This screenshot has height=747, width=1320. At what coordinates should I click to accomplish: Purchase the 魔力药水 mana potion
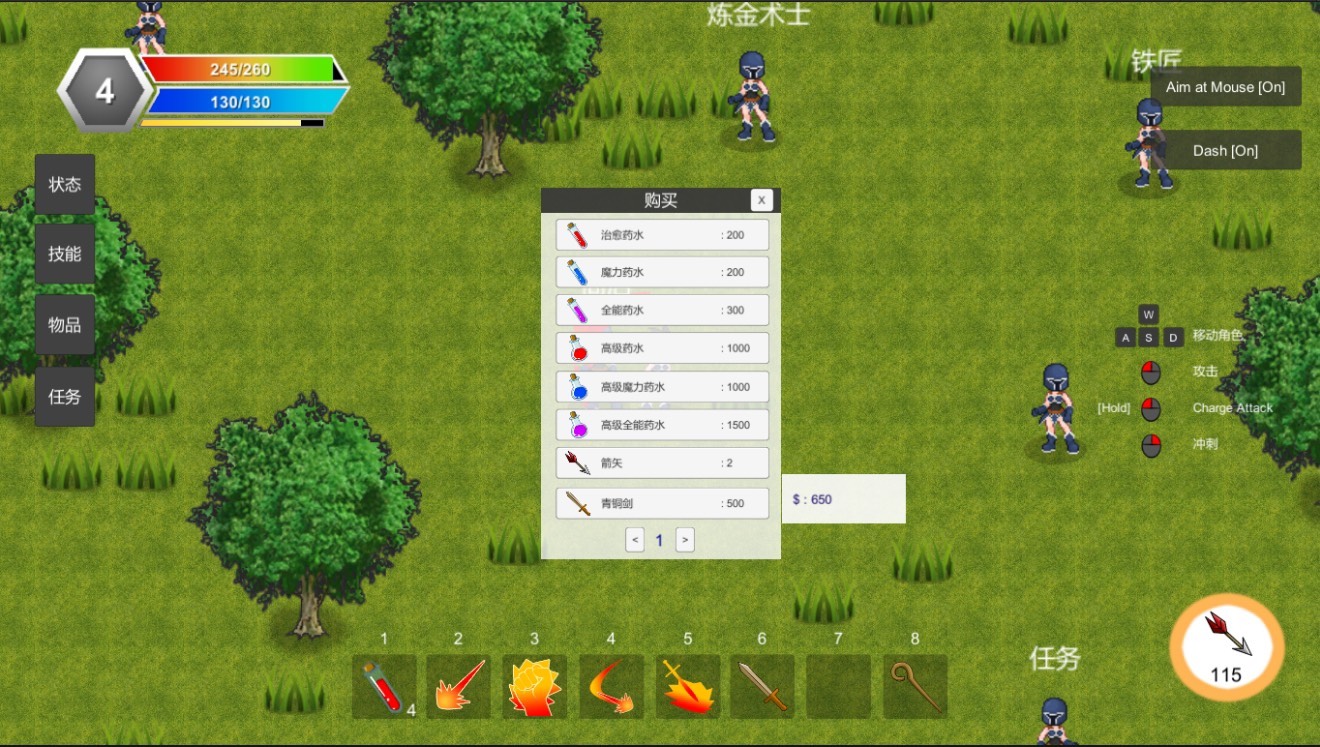[x=662, y=272]
